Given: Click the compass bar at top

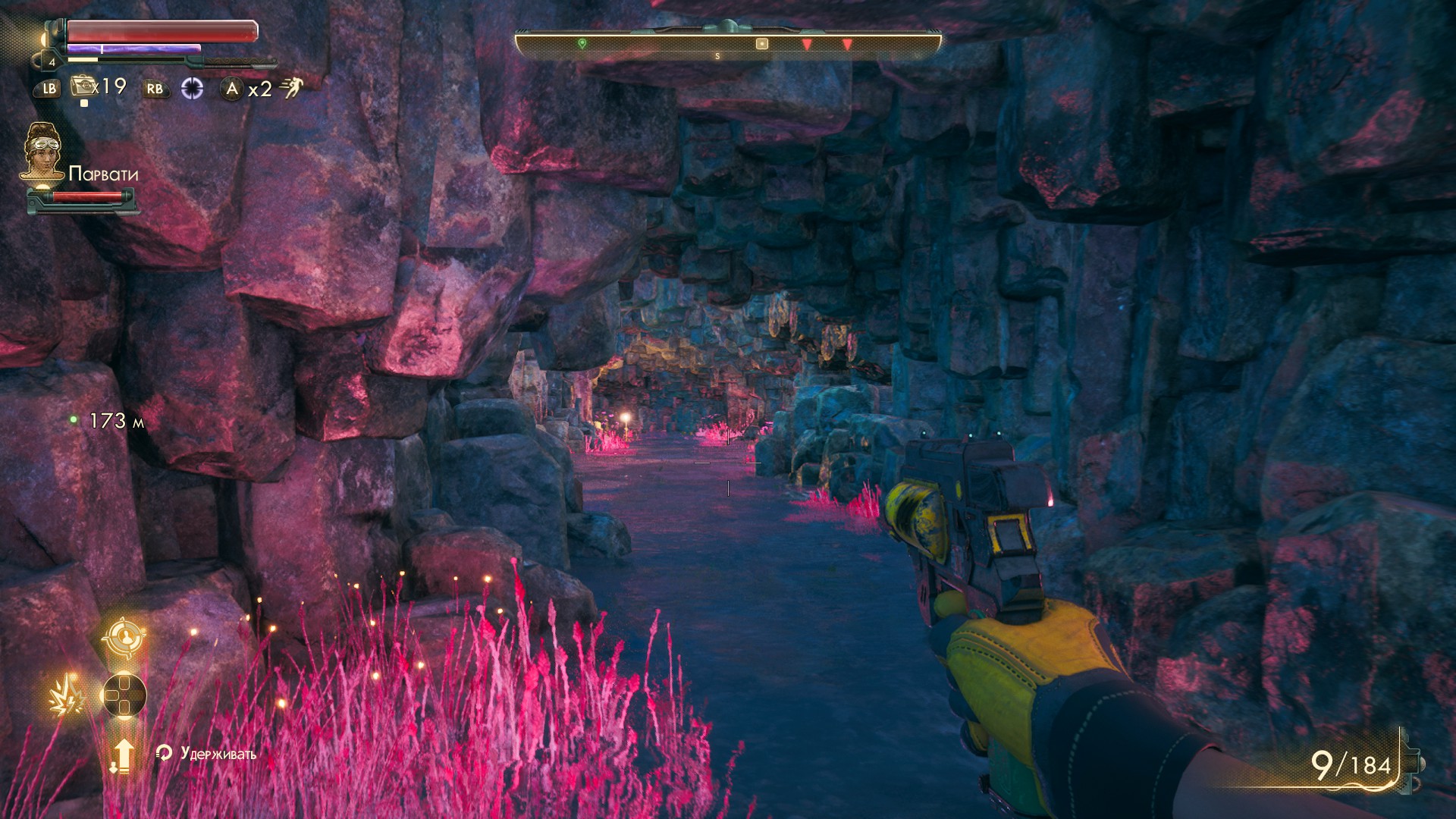Looking at the screenshot, I should click(x=727, y=44).
